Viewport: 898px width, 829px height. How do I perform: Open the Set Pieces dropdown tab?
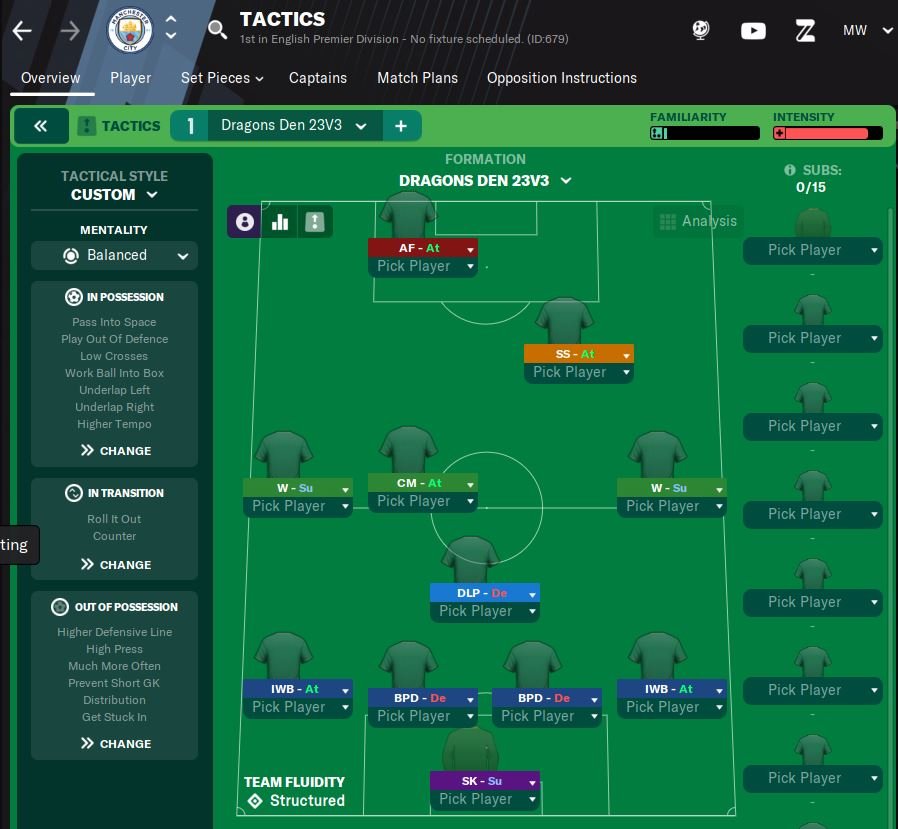[x=221, y=78]
